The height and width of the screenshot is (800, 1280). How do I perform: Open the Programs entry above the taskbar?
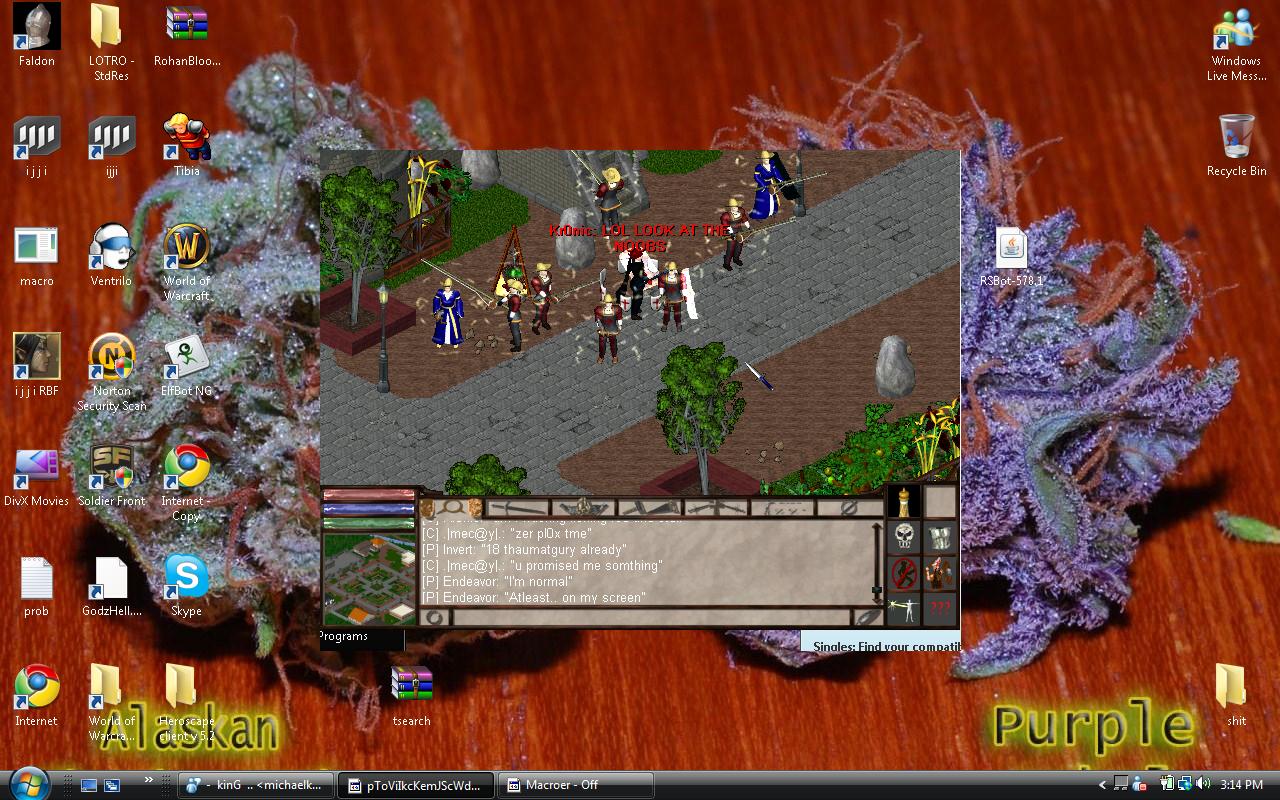345,637
